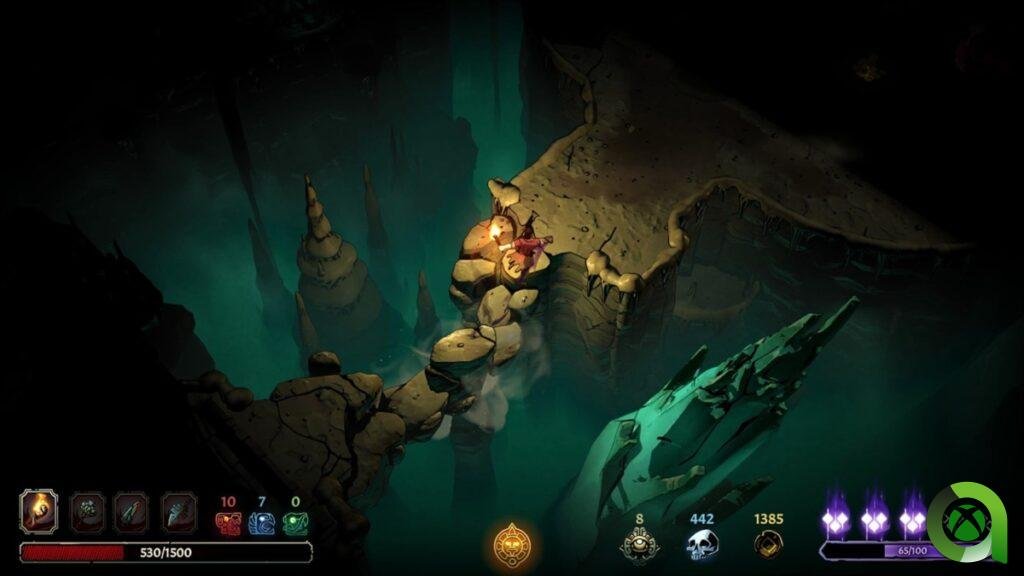This screenshot has width=1024, height=576.
Task: Click the blue skull currency icon
Action: (x=702, y=544)
